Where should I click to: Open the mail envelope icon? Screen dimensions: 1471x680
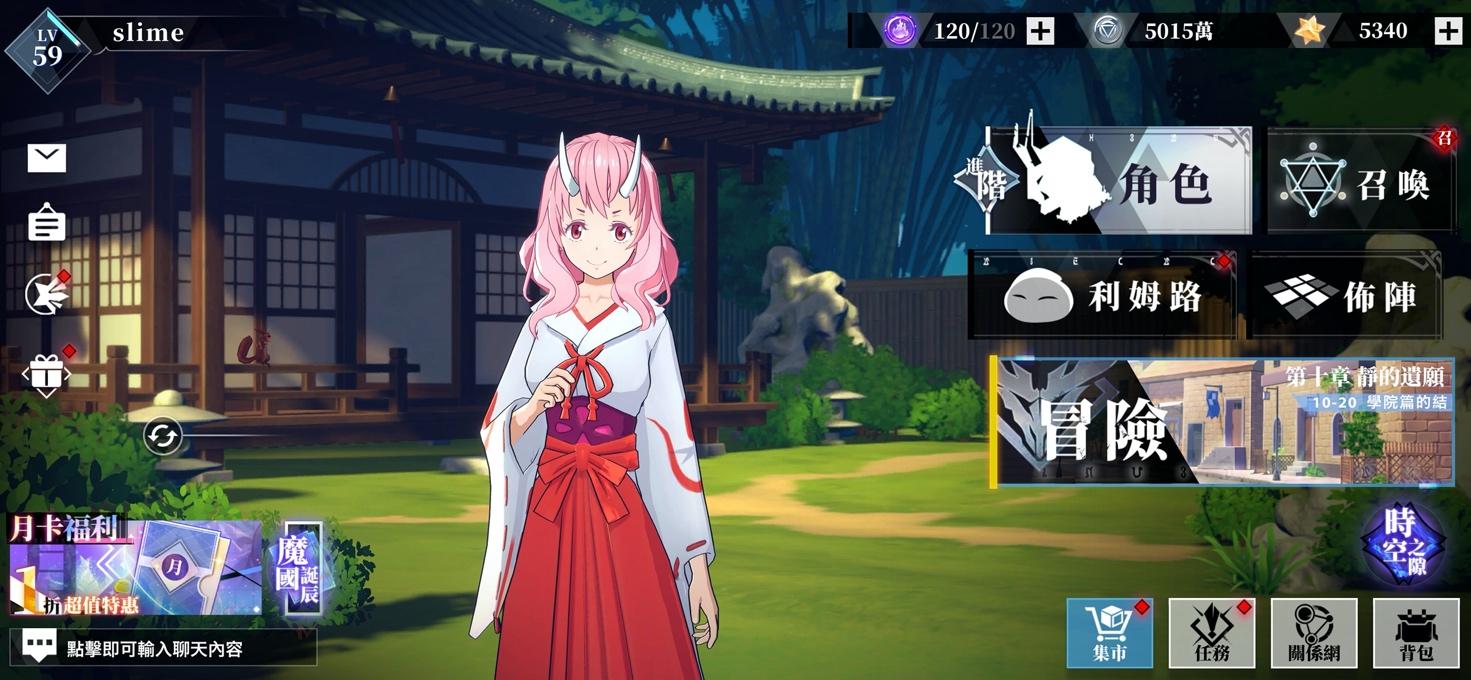(47, 158)
